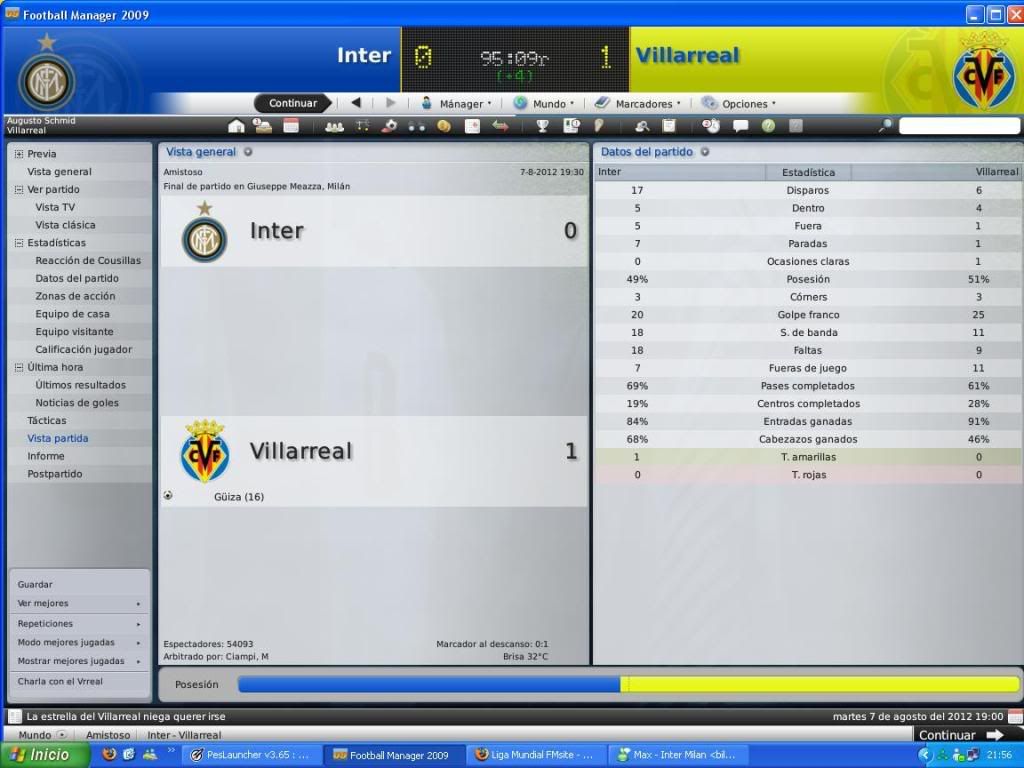Image resolution: width=1024 pixels, height=768 pixels.
Task: Open the Mundo dropdown menu
Action: pos(544,103)
